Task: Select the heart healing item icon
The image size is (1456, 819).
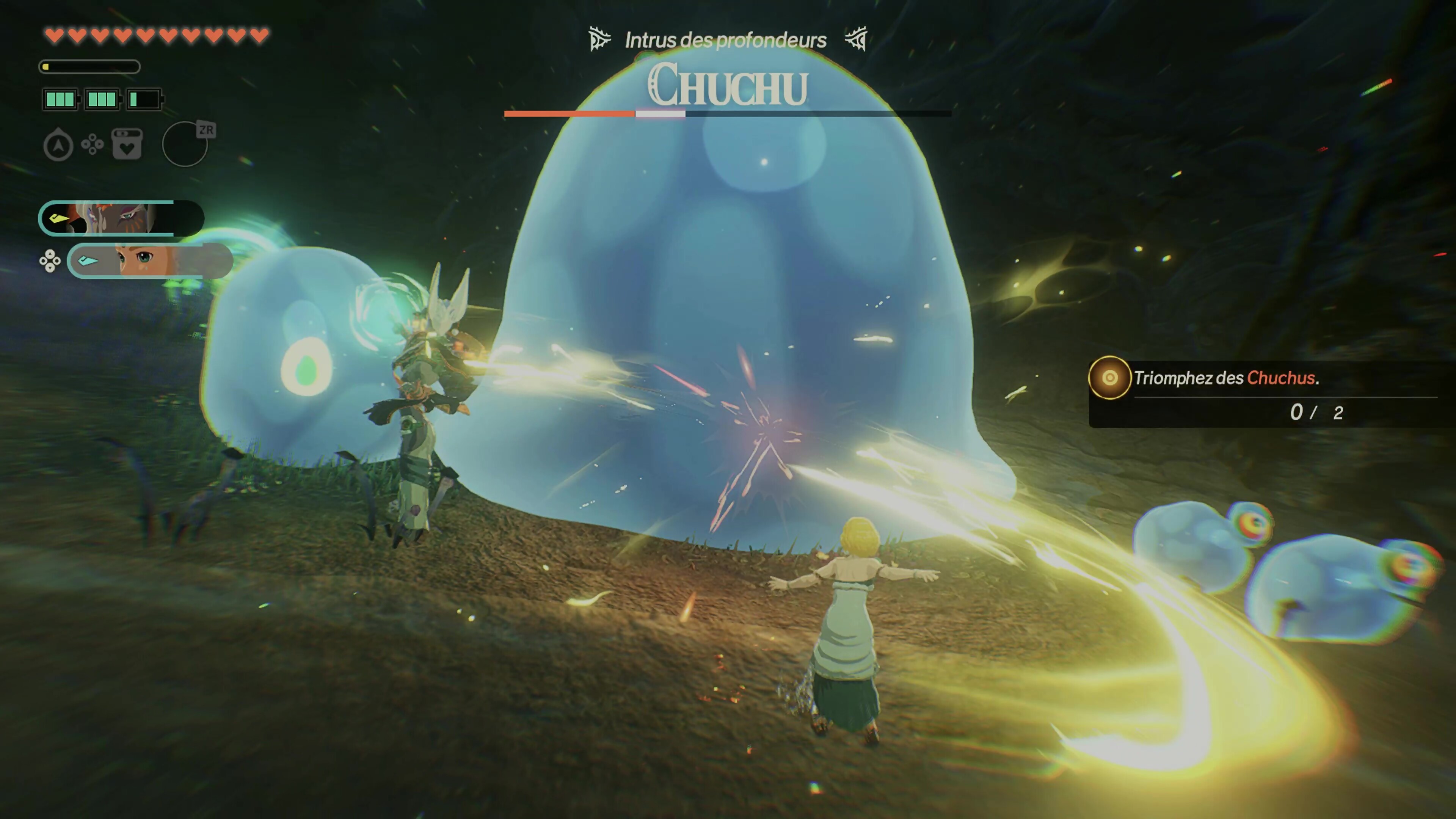Action: coord(127,145)
